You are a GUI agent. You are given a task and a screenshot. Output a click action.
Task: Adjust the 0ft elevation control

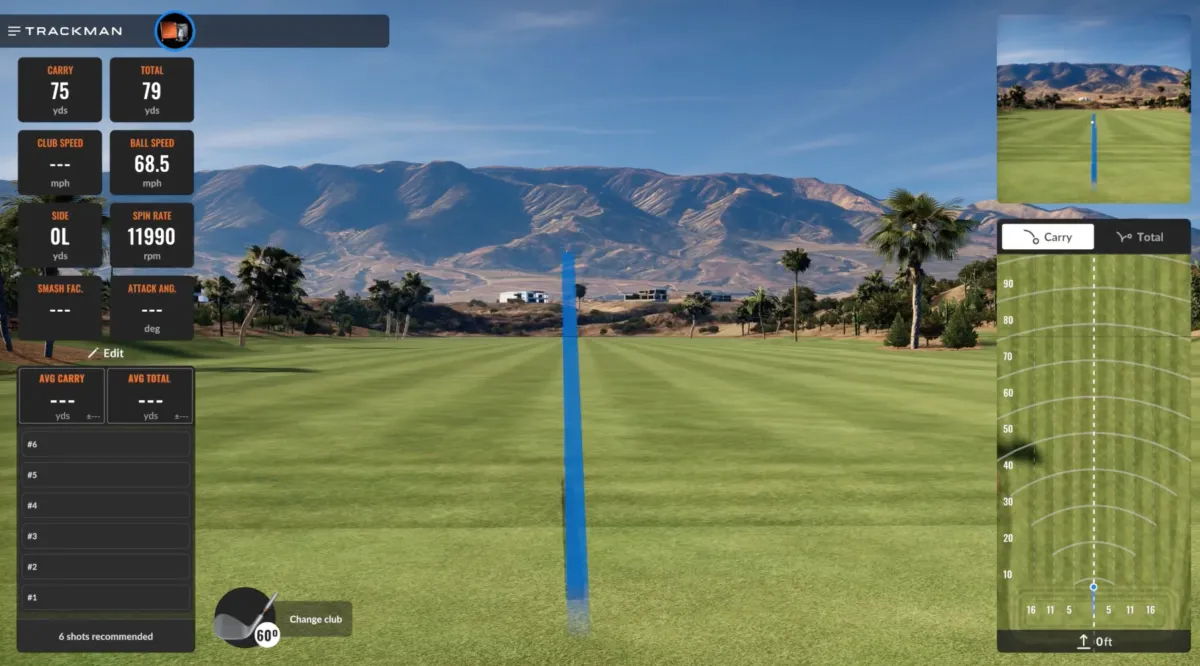1094,641
